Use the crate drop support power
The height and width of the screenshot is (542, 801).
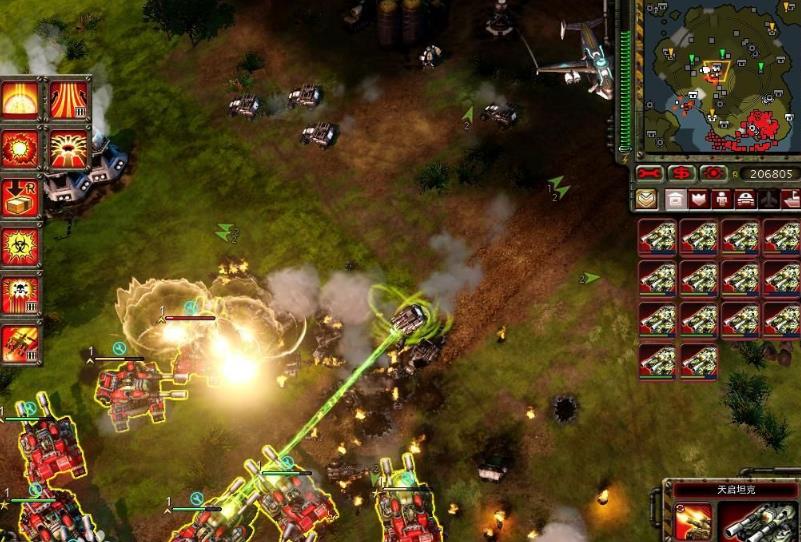(21, 197)
